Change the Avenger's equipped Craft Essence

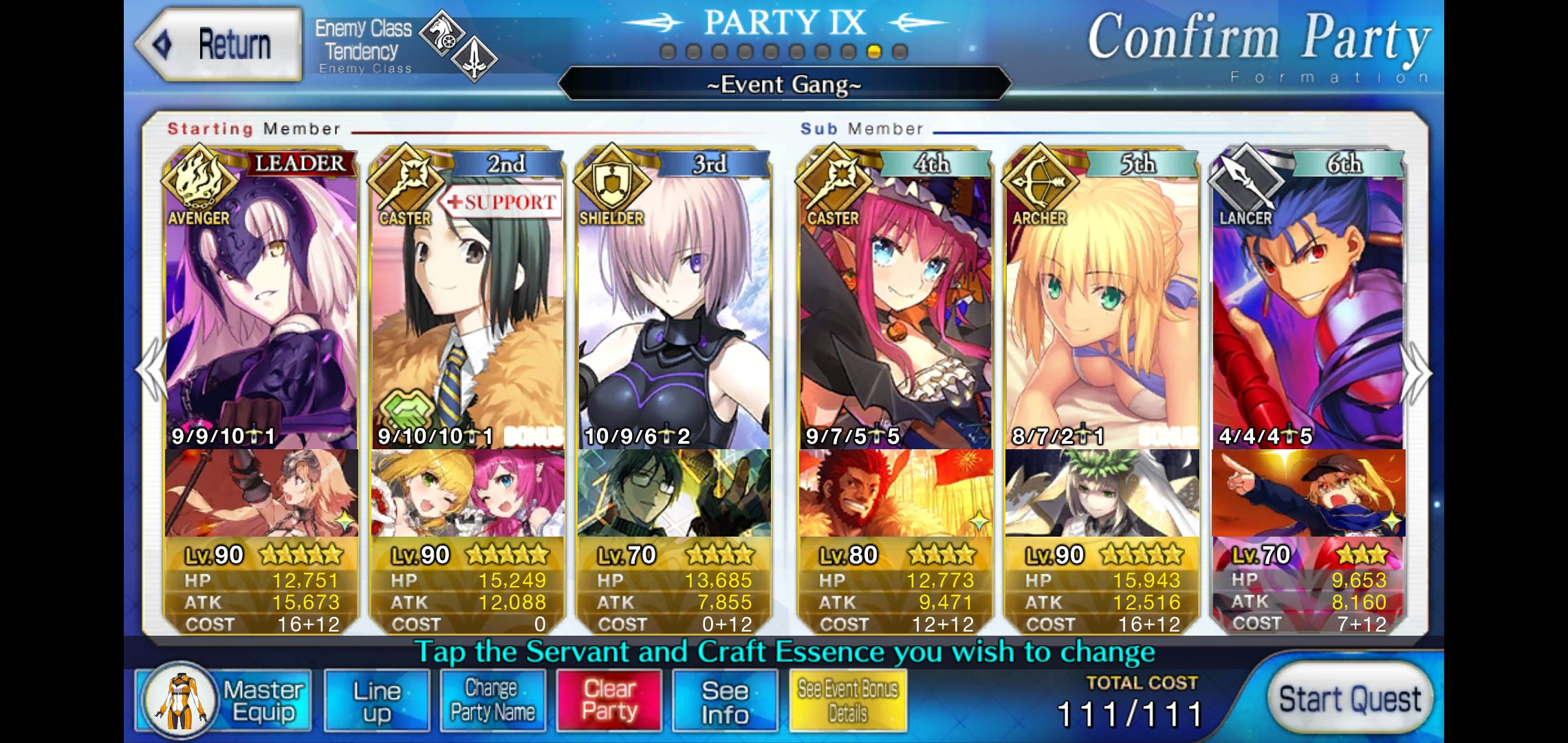click(x=261, y=493)
